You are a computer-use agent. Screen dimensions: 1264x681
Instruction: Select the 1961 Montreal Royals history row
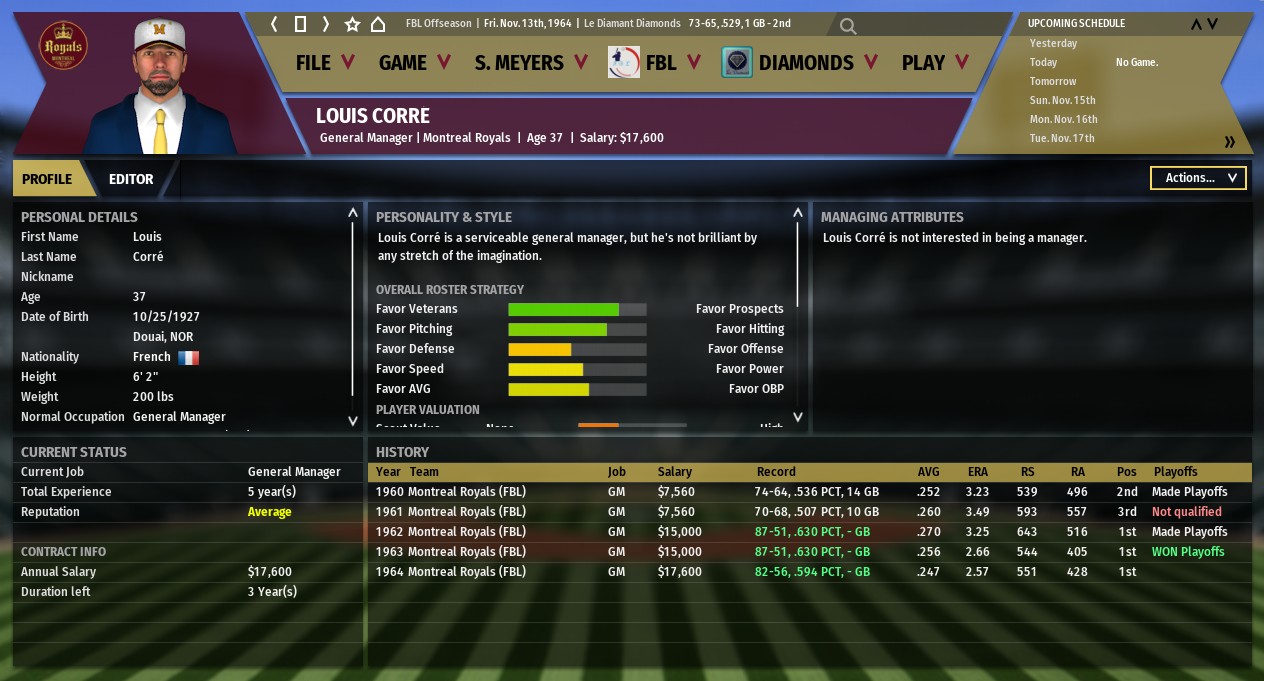[x=808, y=512]
